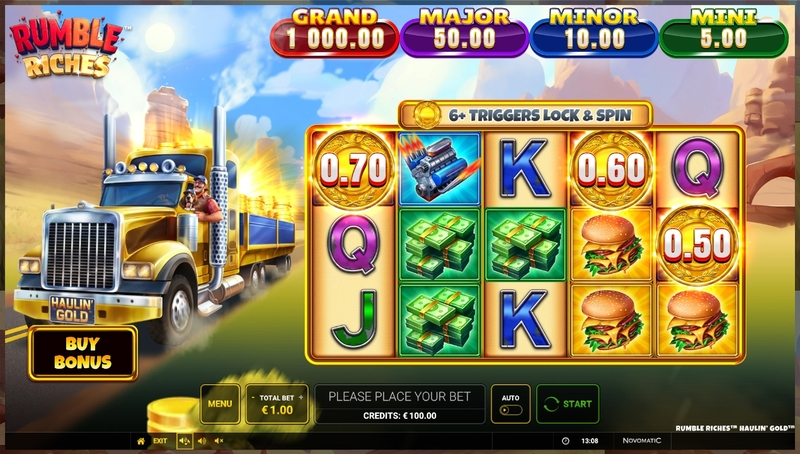This screenshot has height=454, width=800.
Task: Open the Buy Bonus feature
Action: point(83,352)
